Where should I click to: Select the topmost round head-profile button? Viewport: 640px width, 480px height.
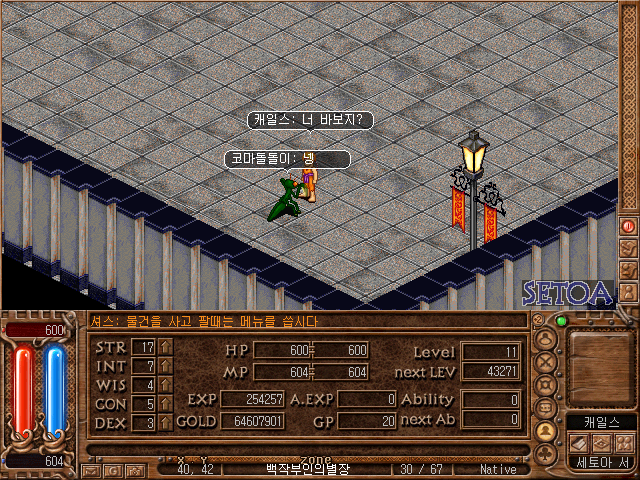(x=546, y=339)
